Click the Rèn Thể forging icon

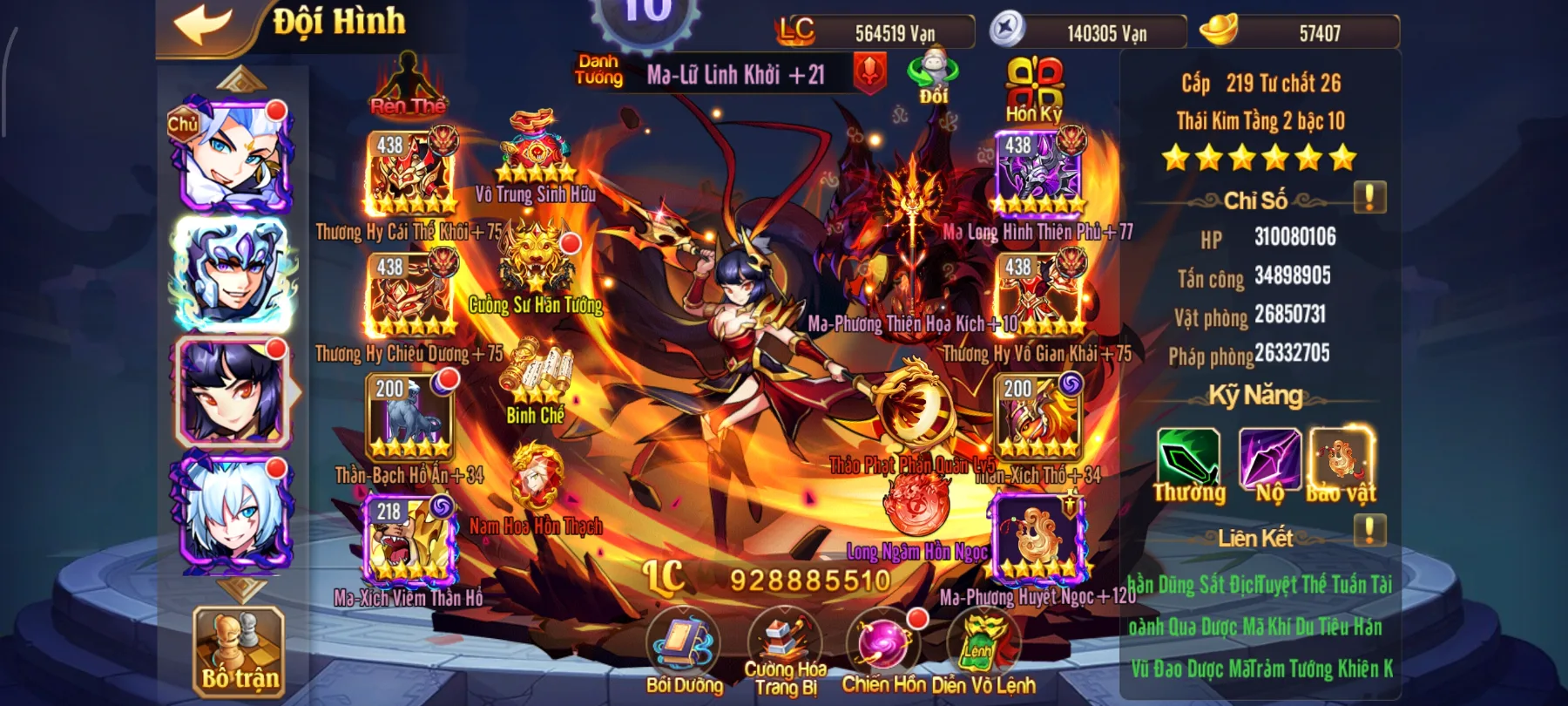click(409, 83)
